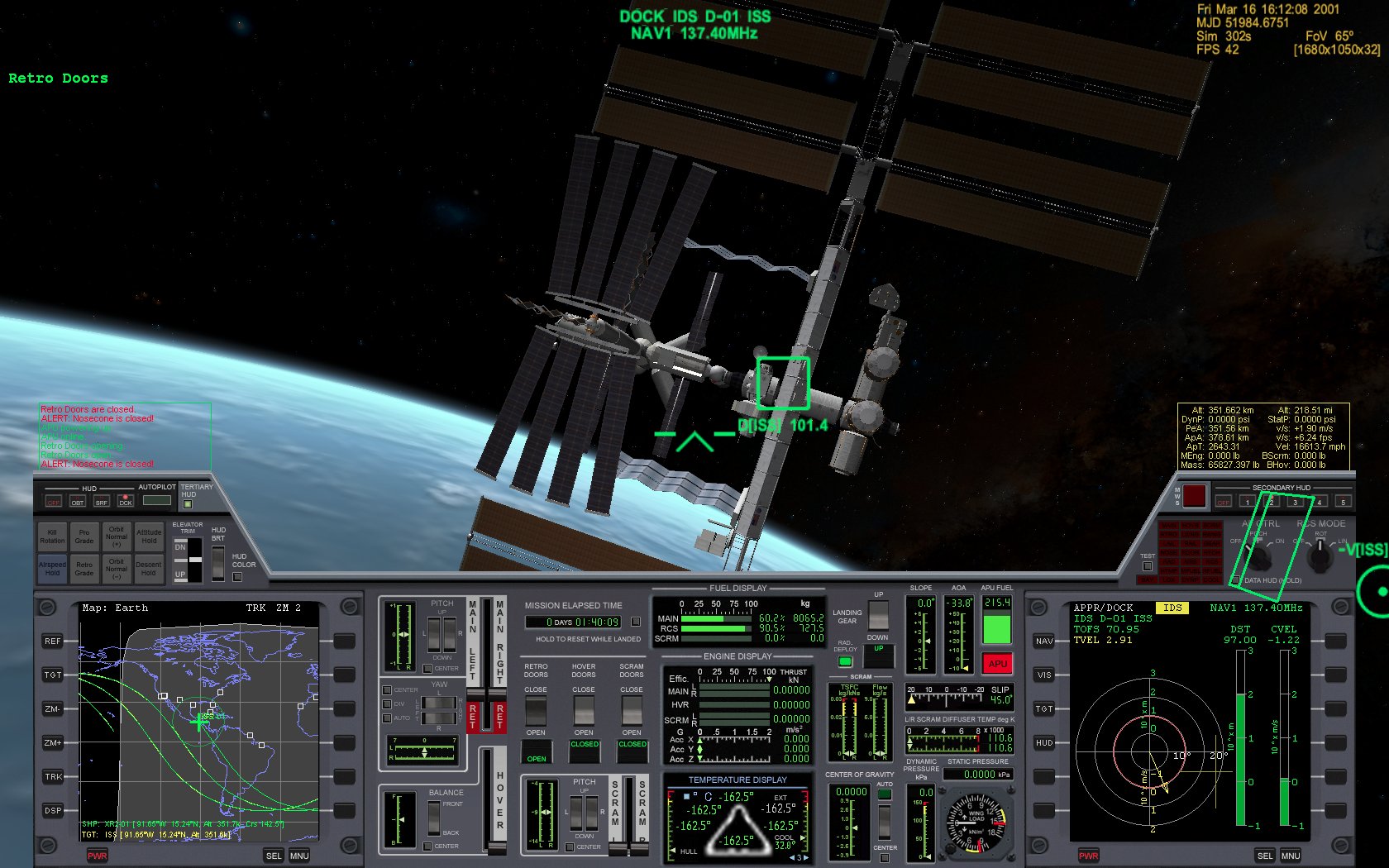Viewport: 1389px width, 868px height.
Task: Click VIS on the docking MFD
Action: click(x=1043, y=675)
